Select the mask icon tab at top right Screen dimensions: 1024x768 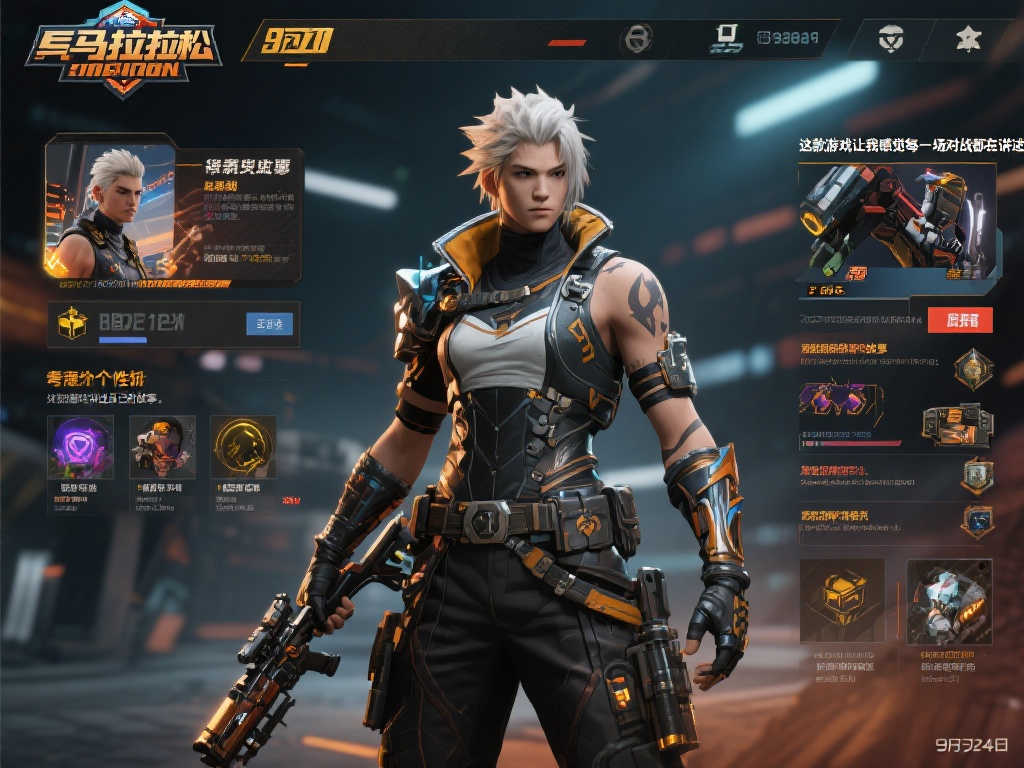[890, 39]
